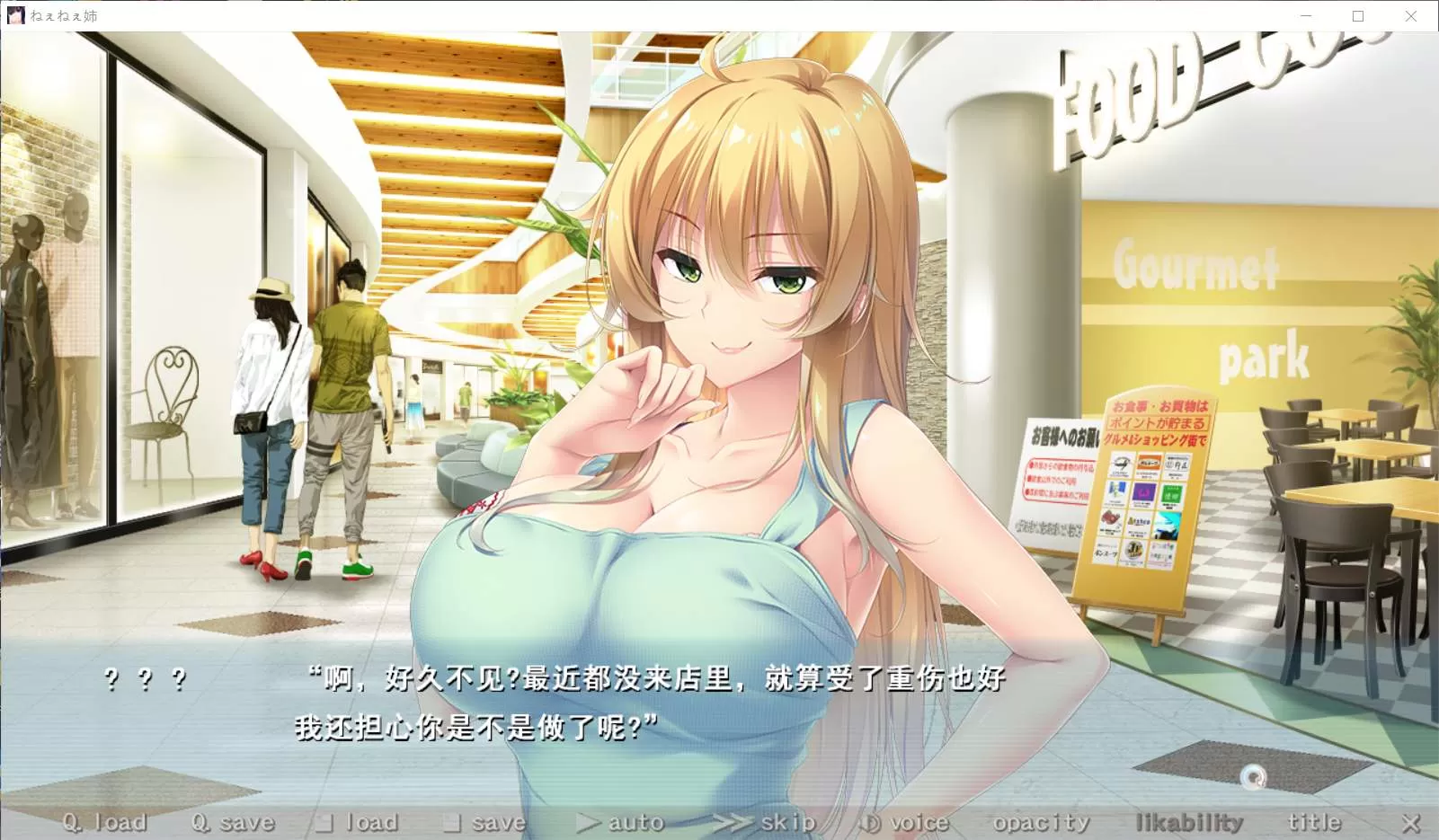1439x840 pixels.
Task: Open the load game menu
Action: click(359, 822)
